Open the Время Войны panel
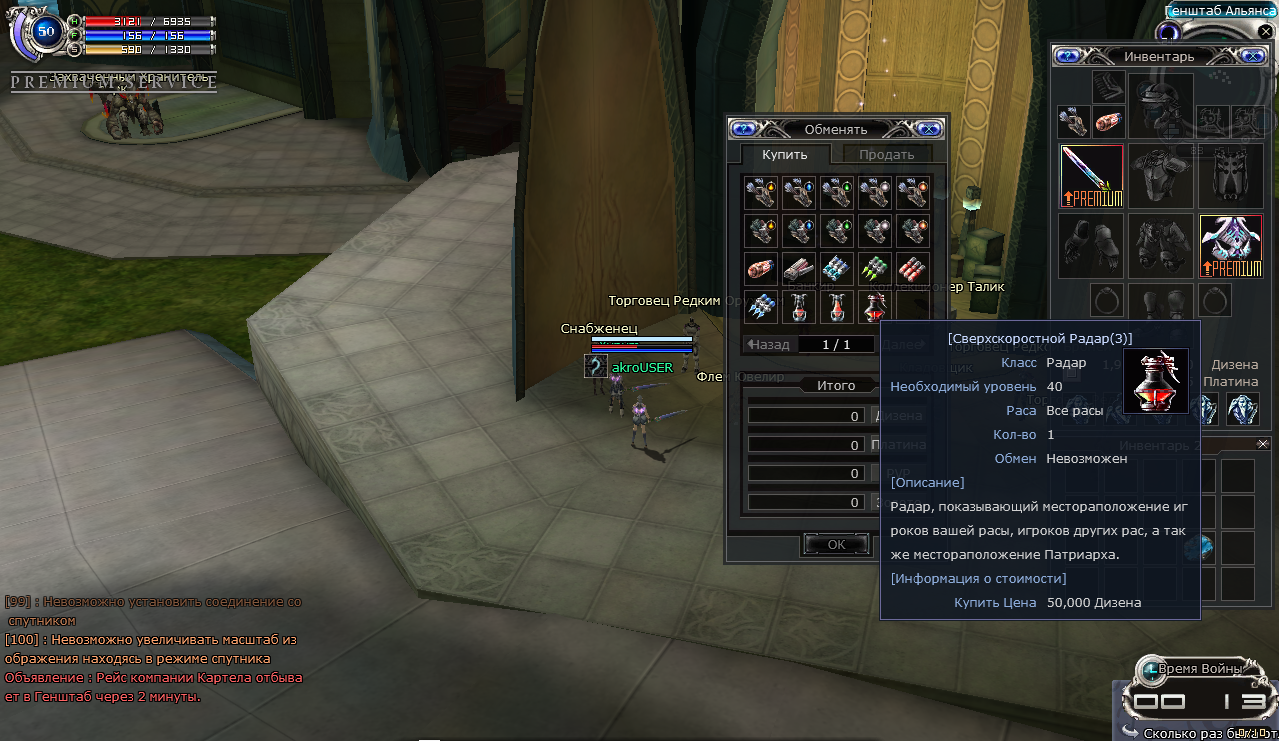Image resolution: width=1279 pixels, height=741 pixels. 1195,668
